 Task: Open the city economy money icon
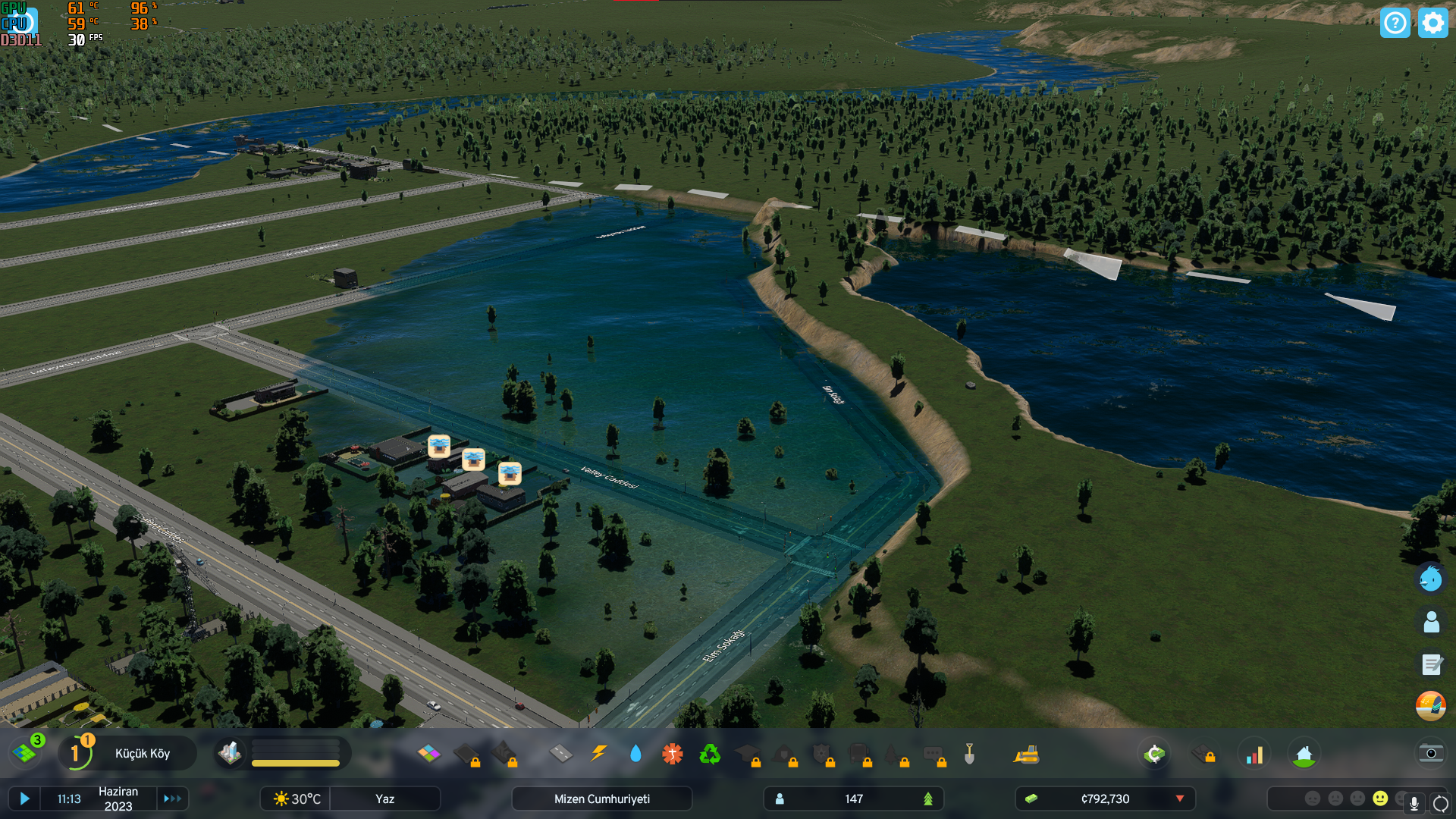click(1154, 754)
